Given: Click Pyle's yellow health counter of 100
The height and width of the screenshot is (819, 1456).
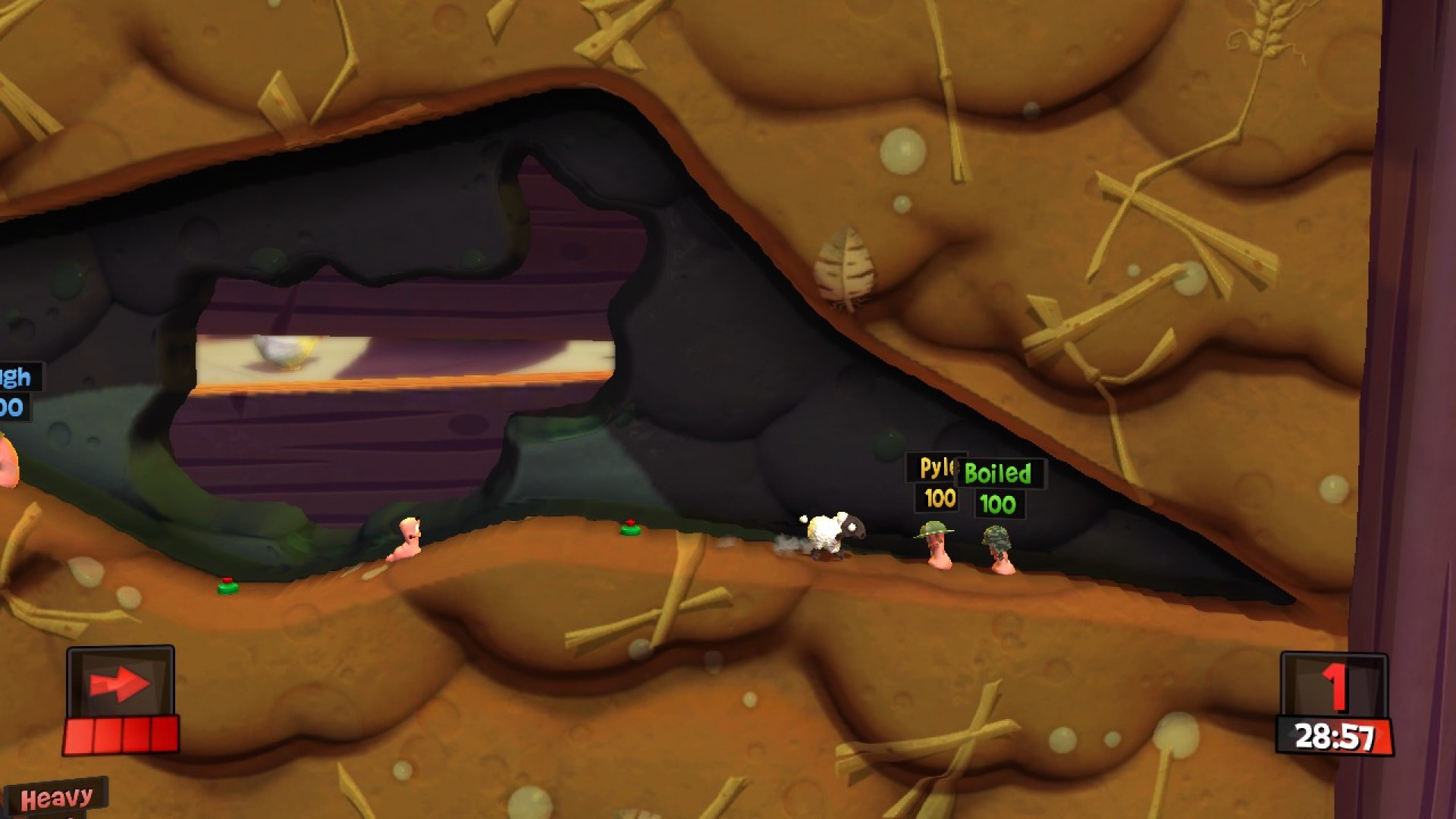Looking at the screenshot, I should 939,500.
